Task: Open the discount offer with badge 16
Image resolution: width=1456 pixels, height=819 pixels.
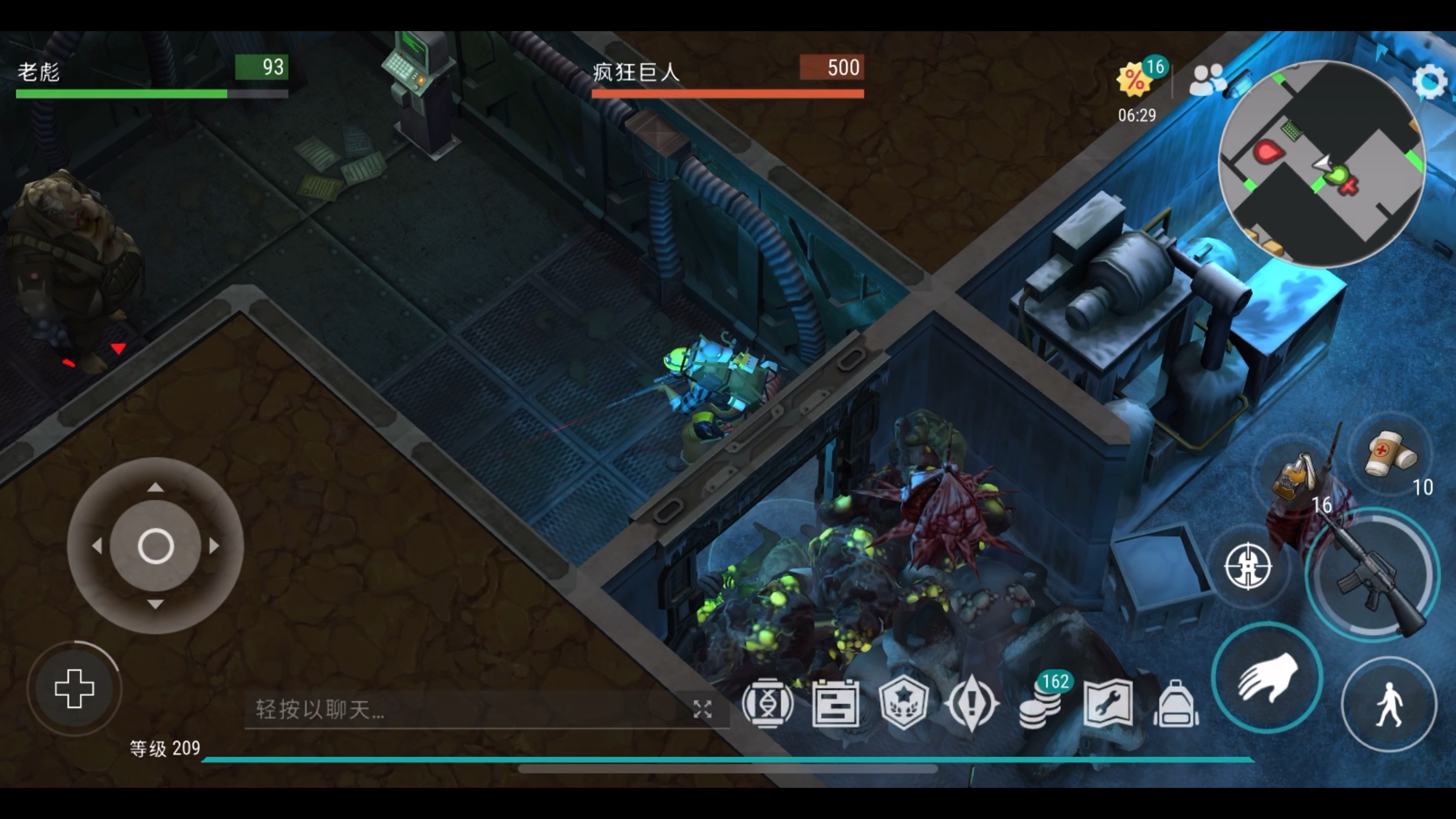Action: tap(1135, 80)
